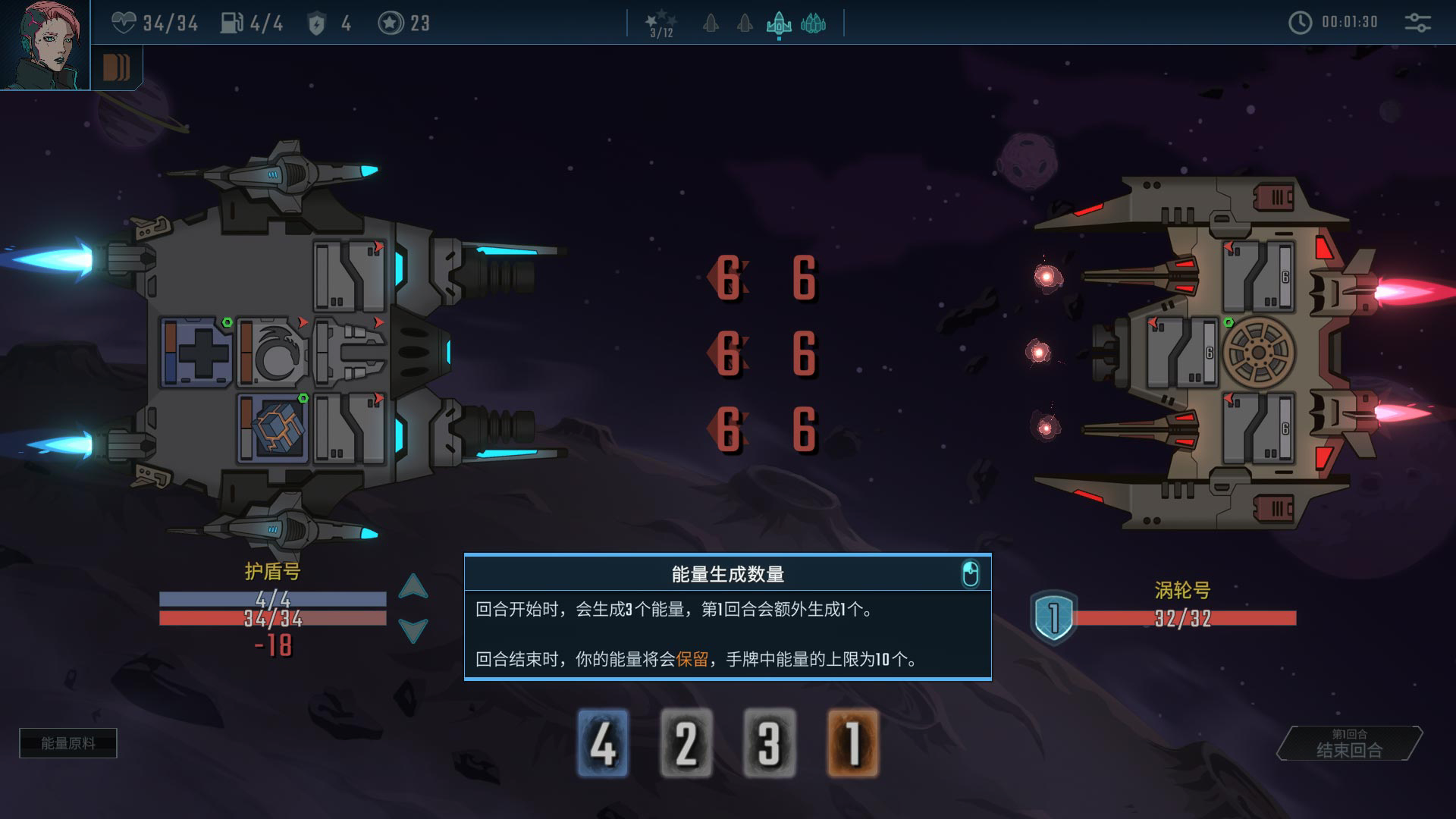The height and width of the screenshot is (819, 1456).
Task: Open the card deck icon below portrait
Action: tap(116, 68)
